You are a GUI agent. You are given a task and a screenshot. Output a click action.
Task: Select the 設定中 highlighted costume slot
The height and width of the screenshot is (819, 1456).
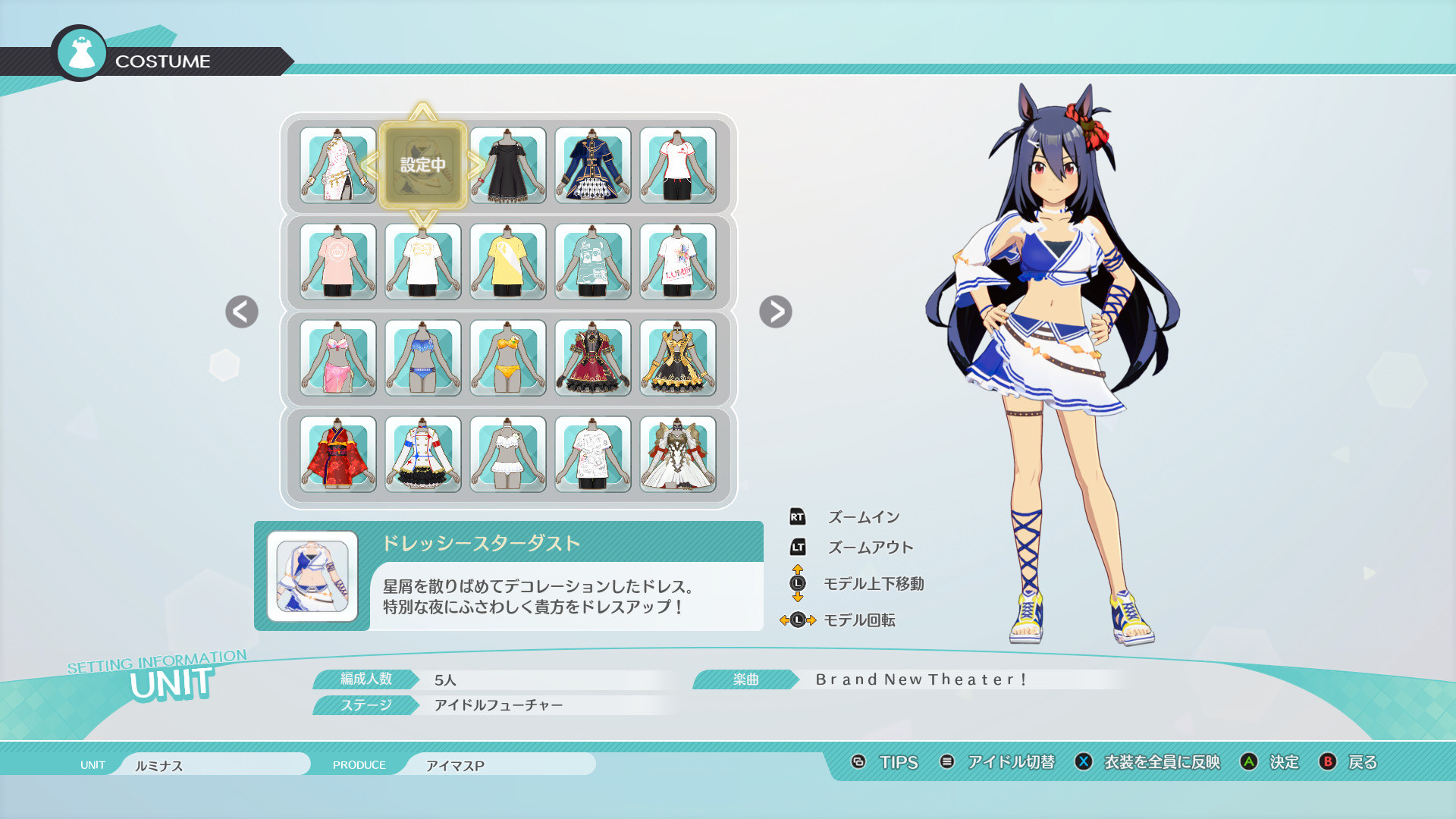point(422,163)
